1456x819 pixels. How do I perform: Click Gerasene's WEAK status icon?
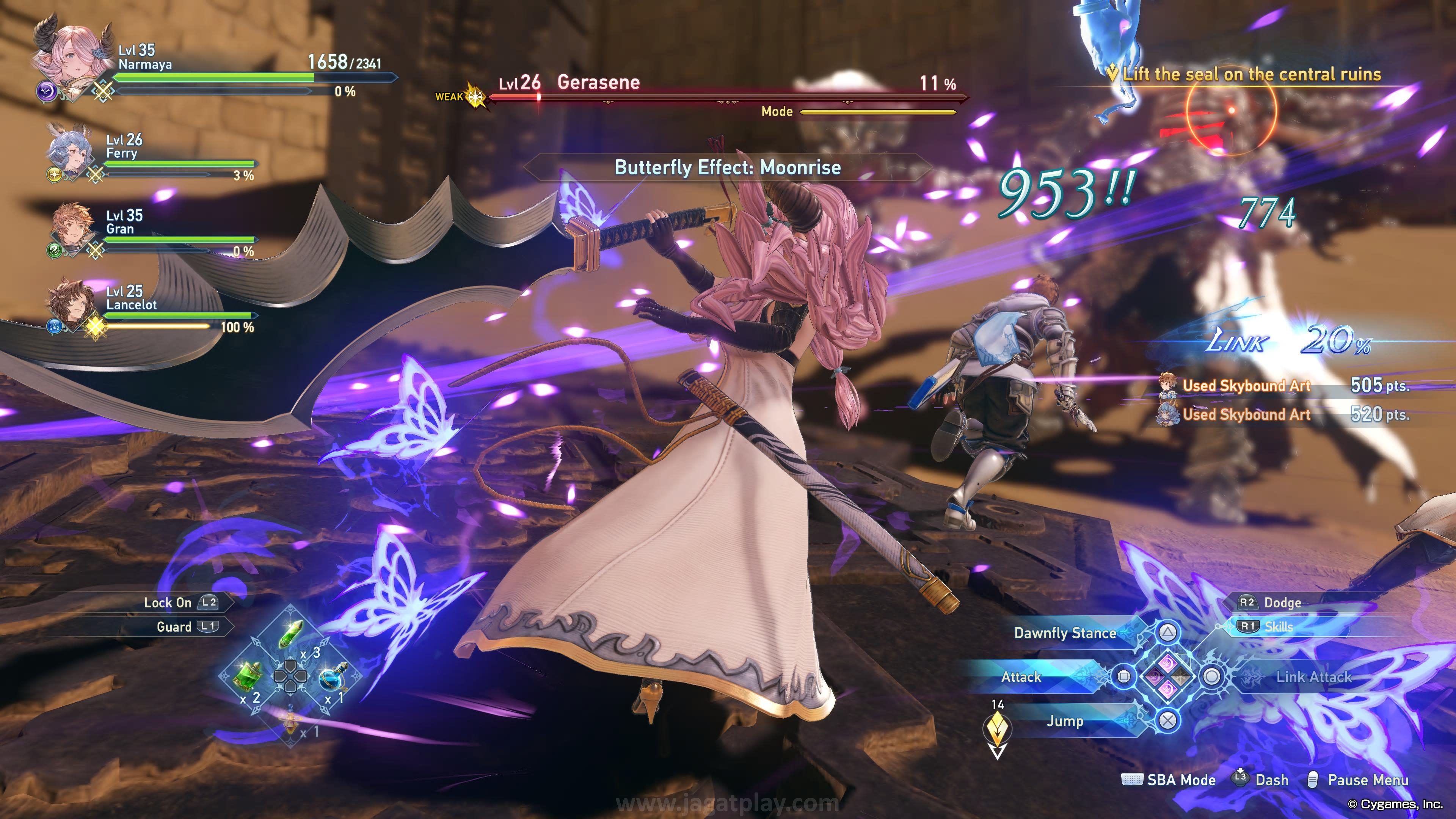coord(476,97)
